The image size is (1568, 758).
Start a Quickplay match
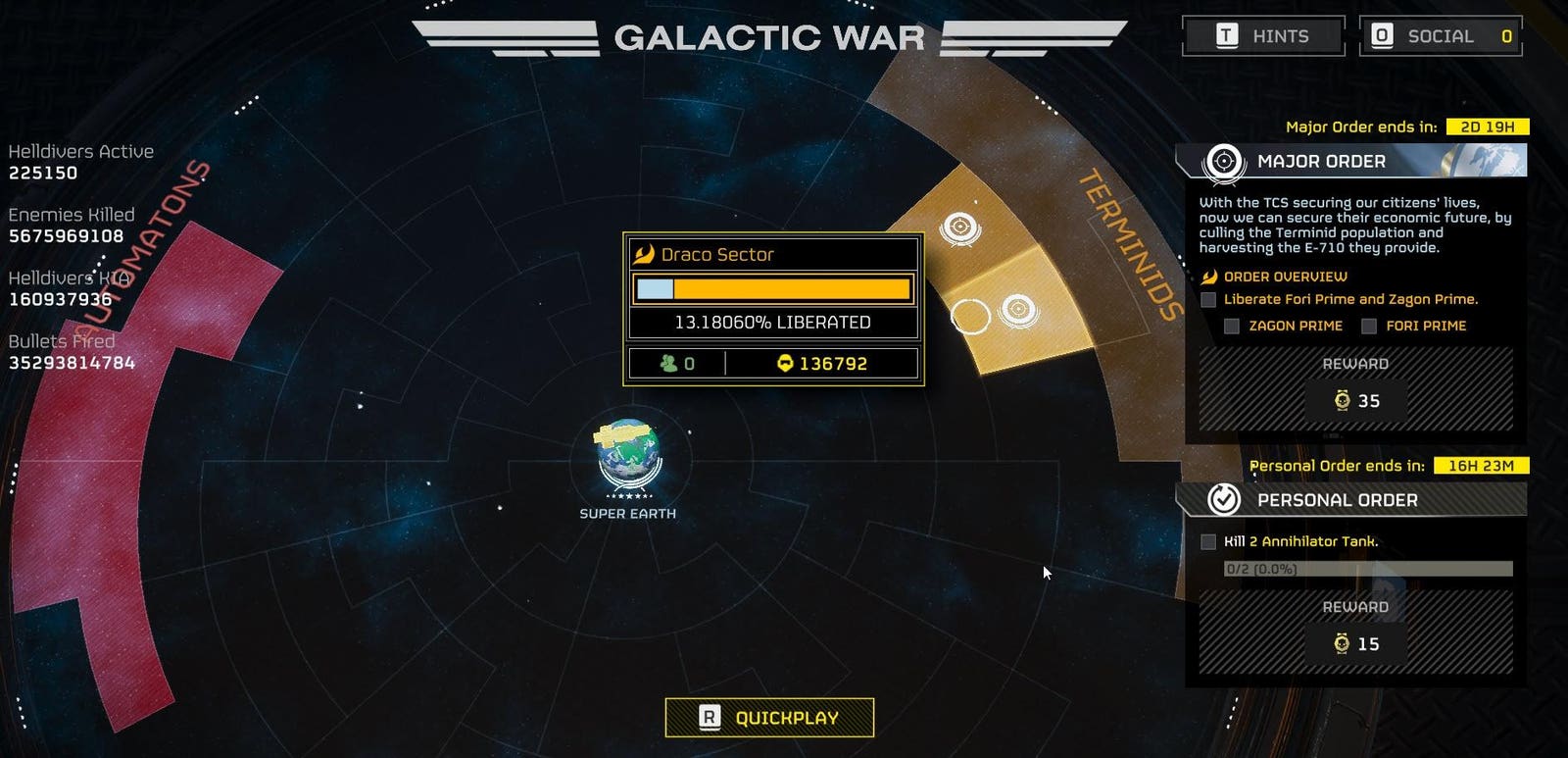click(x=769, y=718)
